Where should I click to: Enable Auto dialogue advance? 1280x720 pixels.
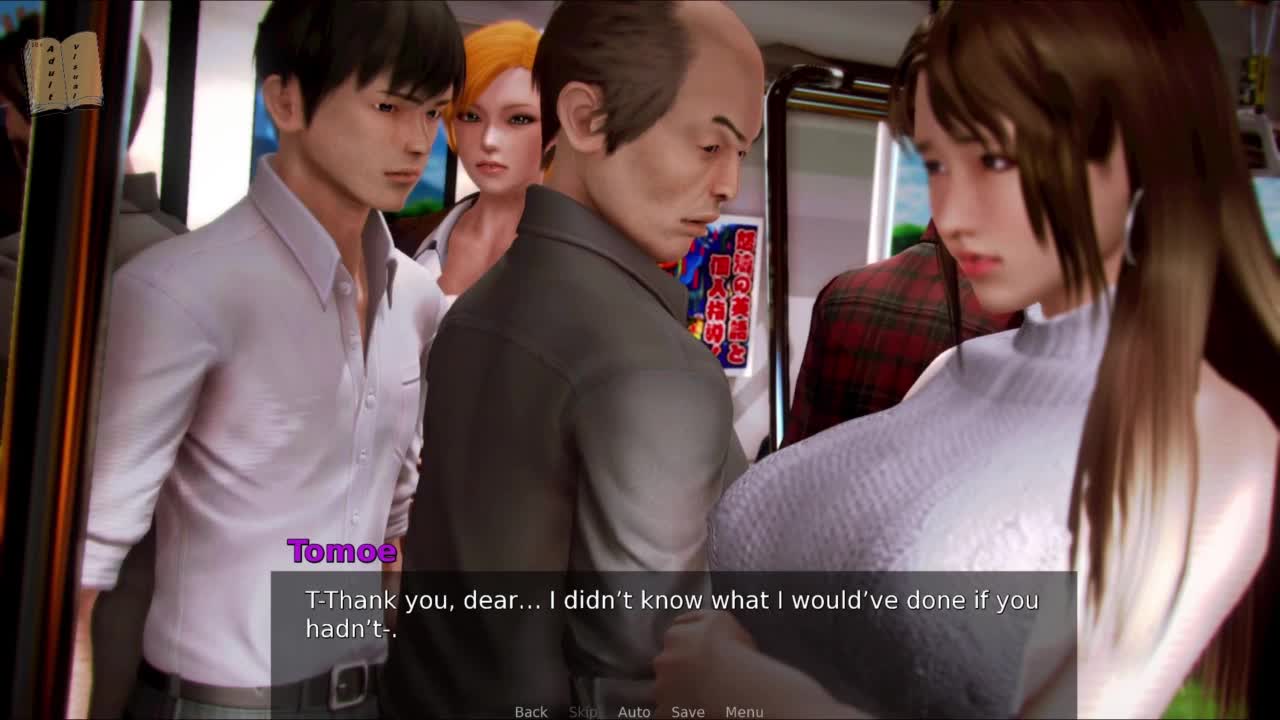(634, 712)
